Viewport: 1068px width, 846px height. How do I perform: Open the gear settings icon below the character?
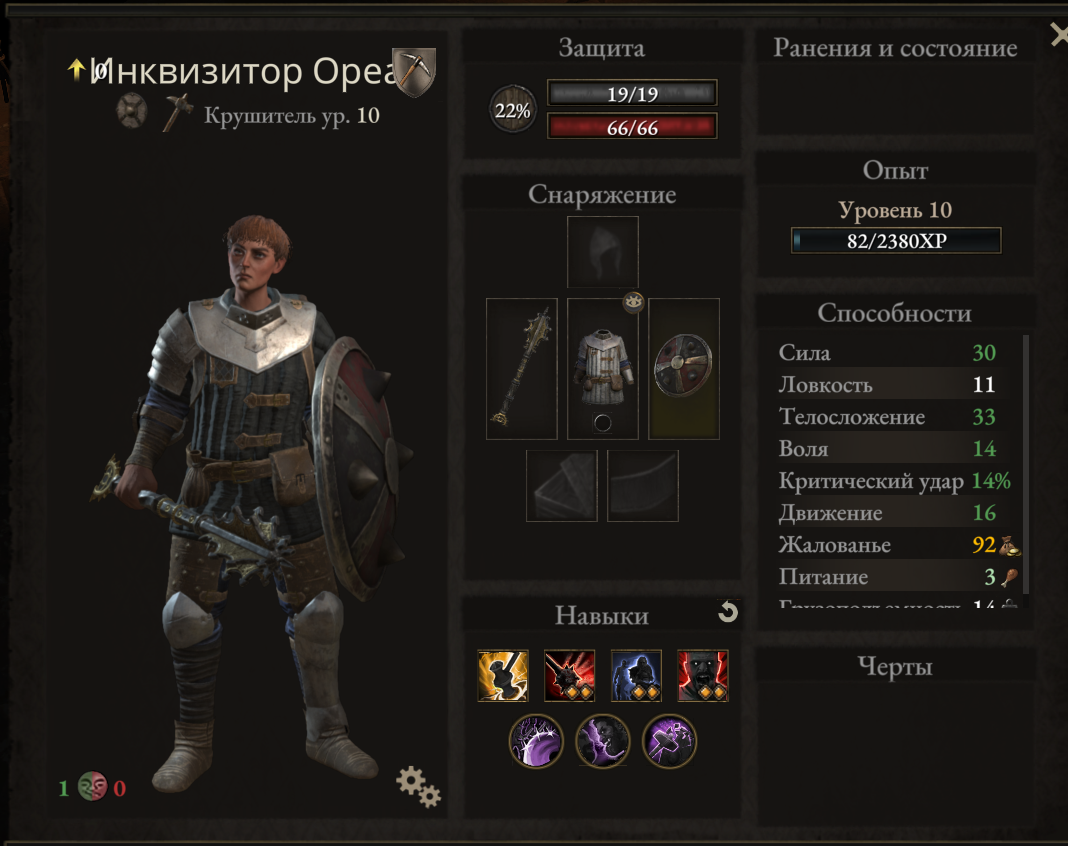[x=418, y=786]
